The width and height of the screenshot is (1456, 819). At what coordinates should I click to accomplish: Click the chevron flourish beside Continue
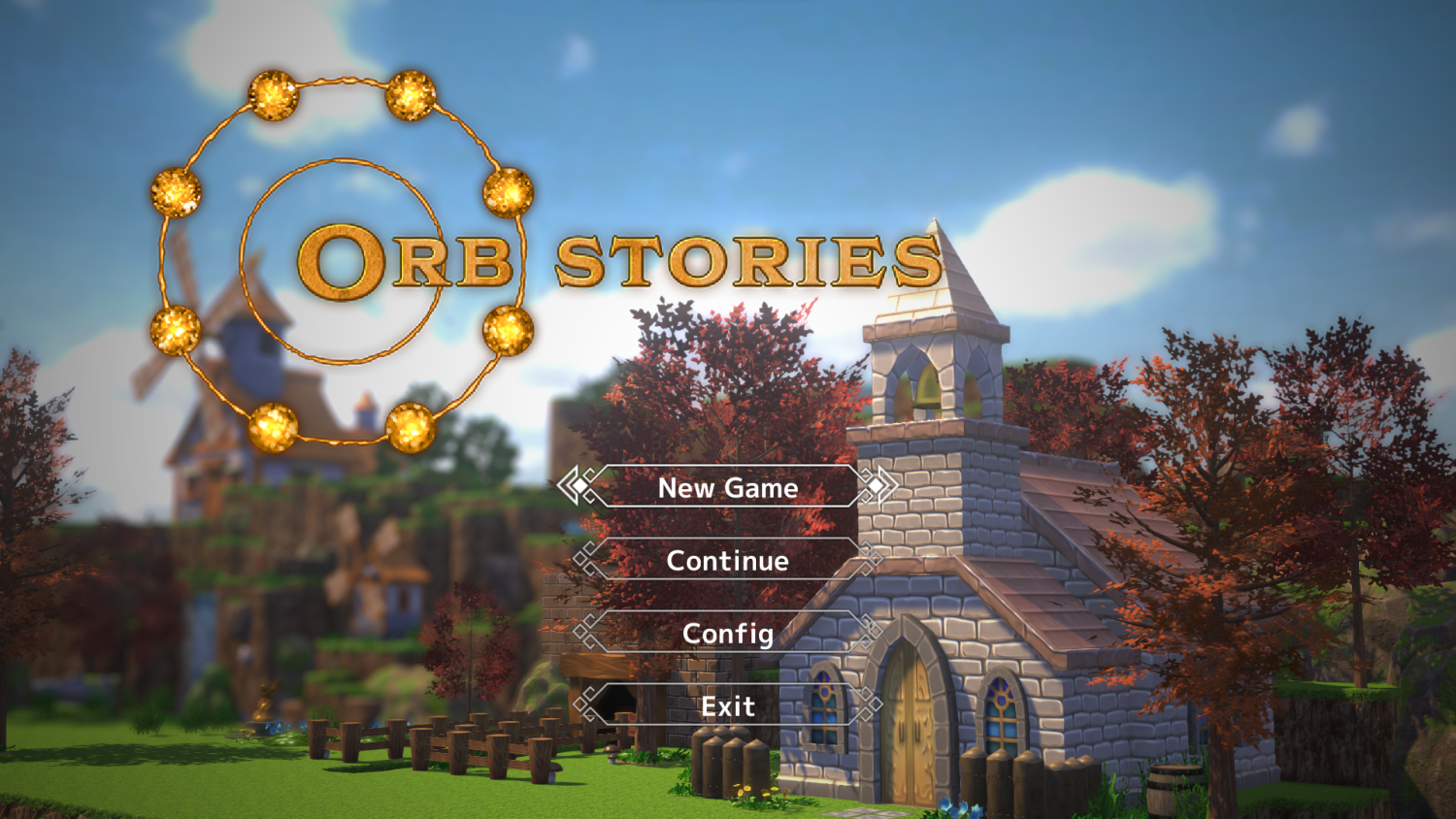(582, 561)
